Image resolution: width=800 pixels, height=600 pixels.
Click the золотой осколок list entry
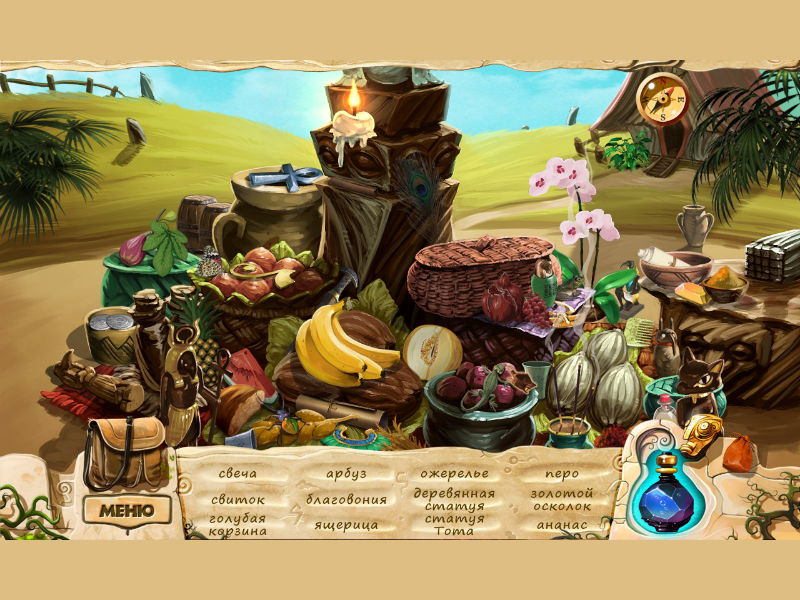click(562, 499)
